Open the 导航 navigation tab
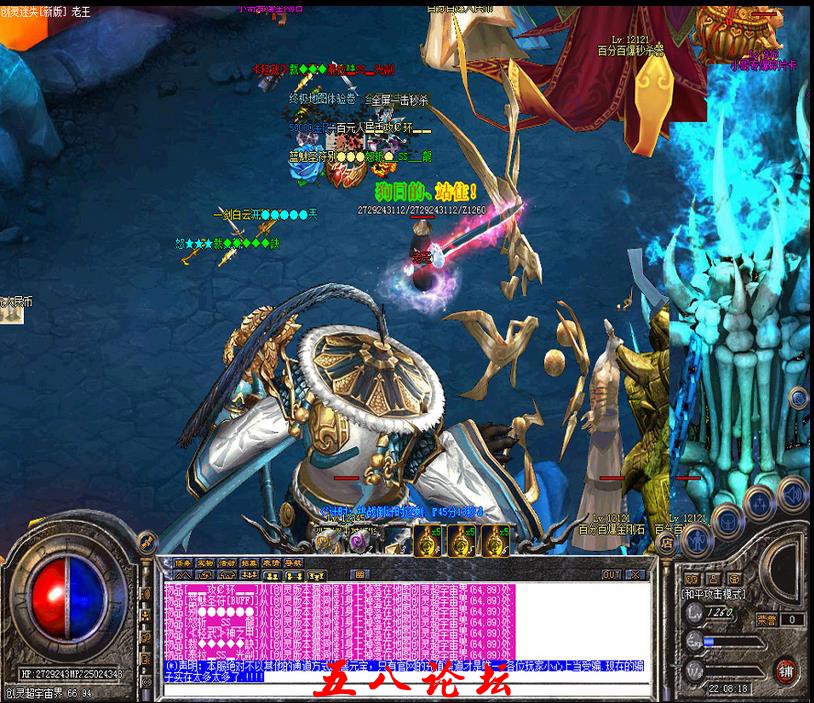Image resolution: width=814 pixels, height=703 pixels. coord(292,563)
